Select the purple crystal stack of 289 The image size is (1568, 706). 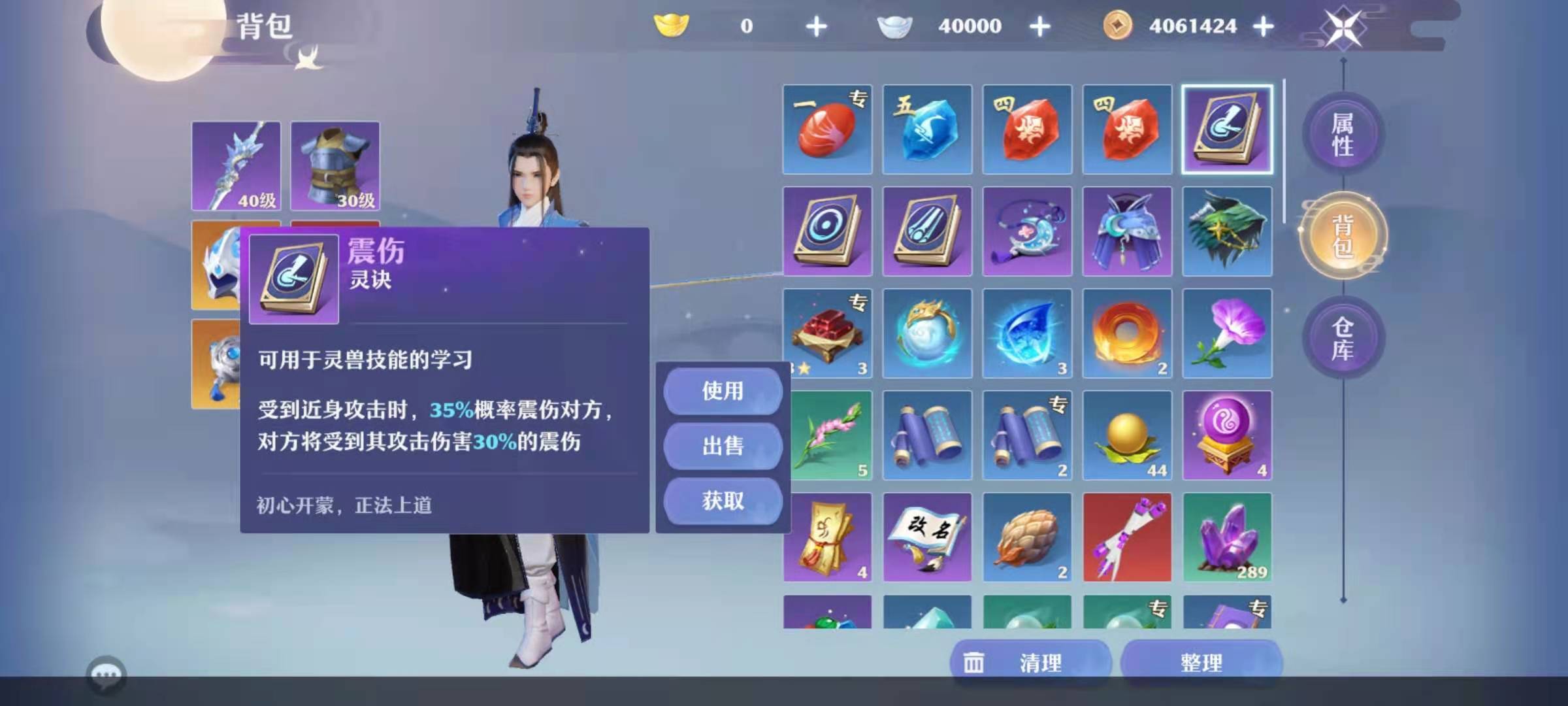point(1227,537)
